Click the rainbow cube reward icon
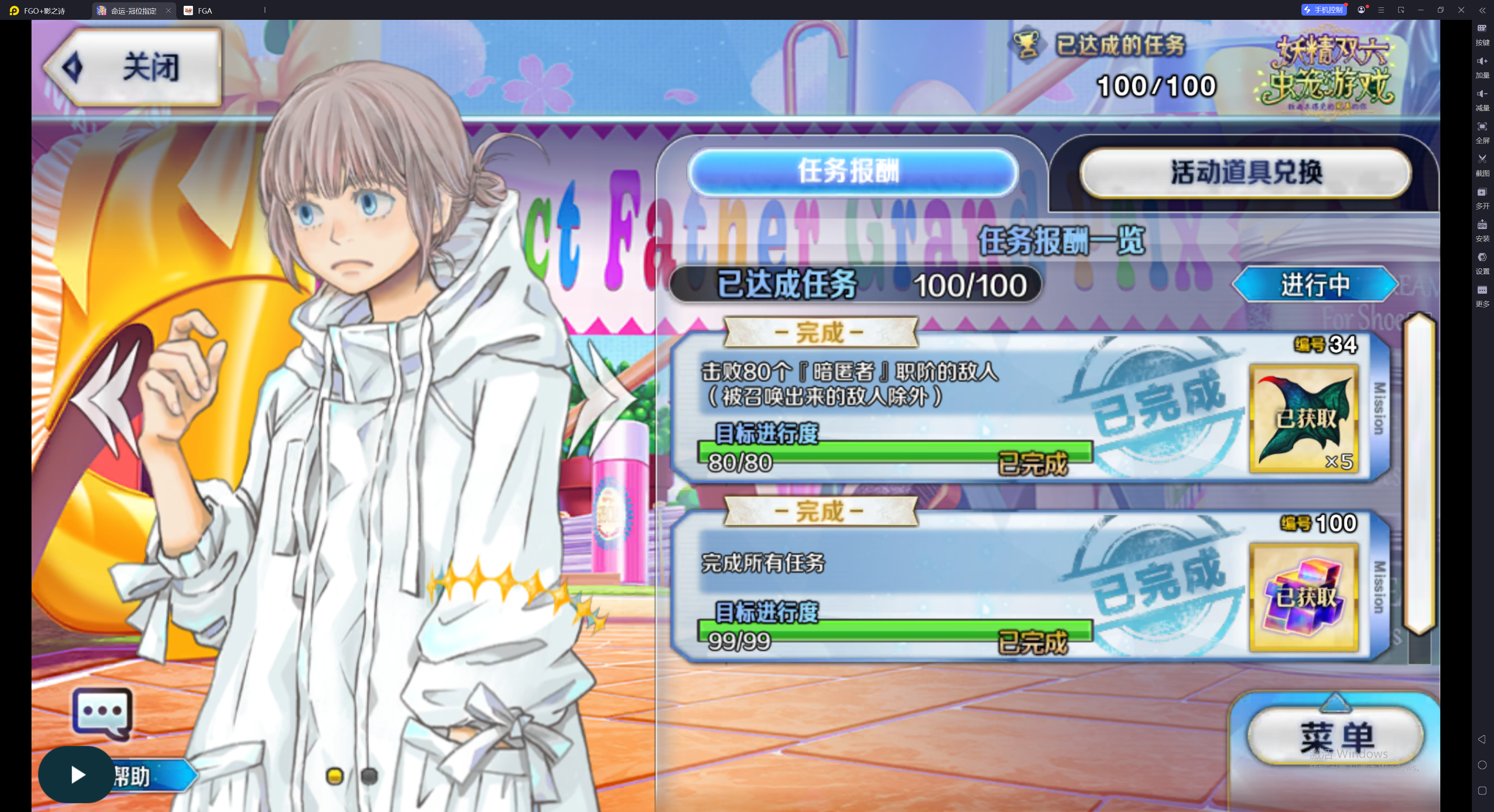The width and height of the screenshot is (1494, 812). [x=1304, y=597]
